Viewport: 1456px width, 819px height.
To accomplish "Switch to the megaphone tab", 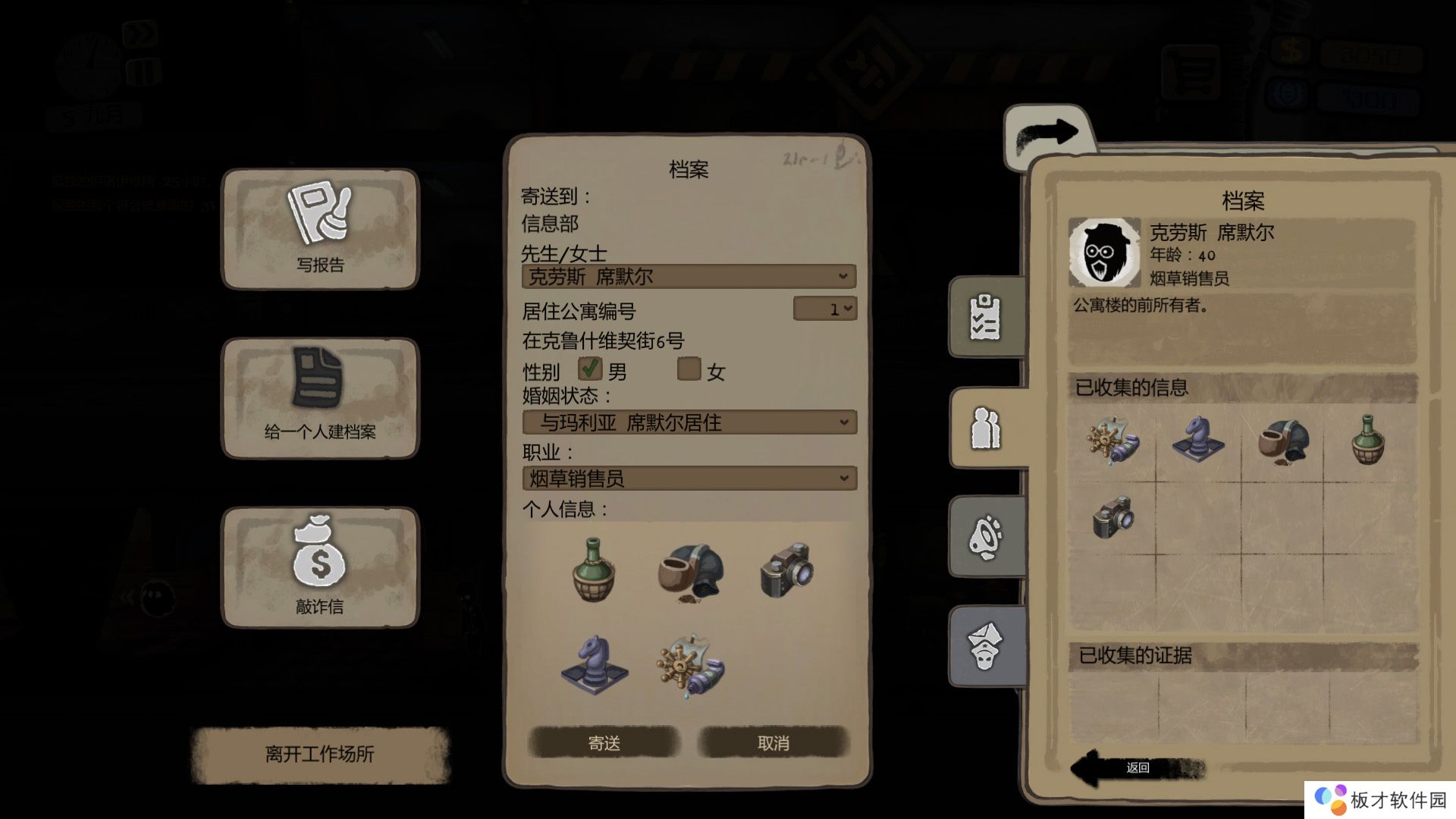I will click(x=985, y=537).
